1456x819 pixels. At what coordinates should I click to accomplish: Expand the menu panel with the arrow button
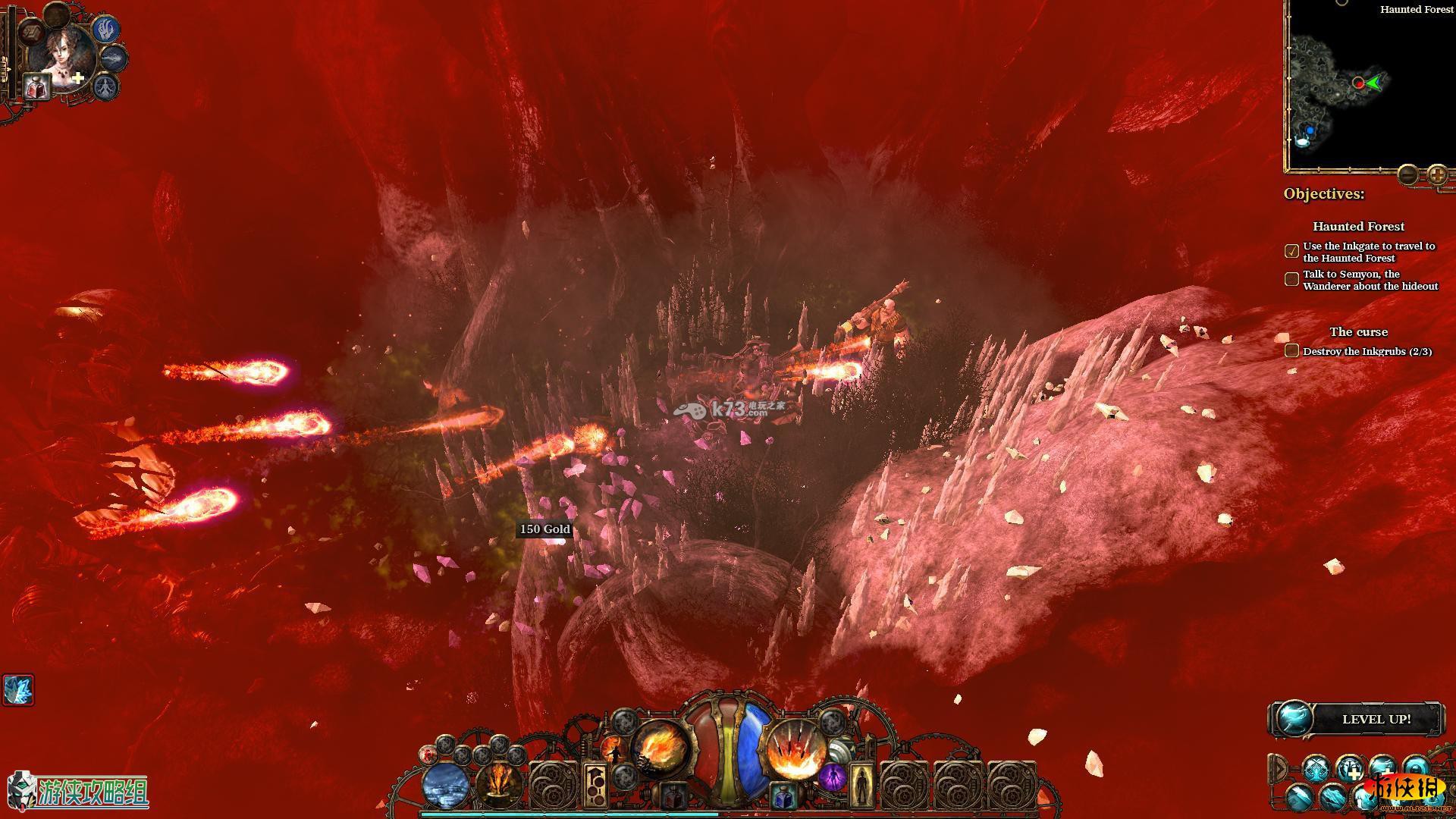click(1279, 769)
